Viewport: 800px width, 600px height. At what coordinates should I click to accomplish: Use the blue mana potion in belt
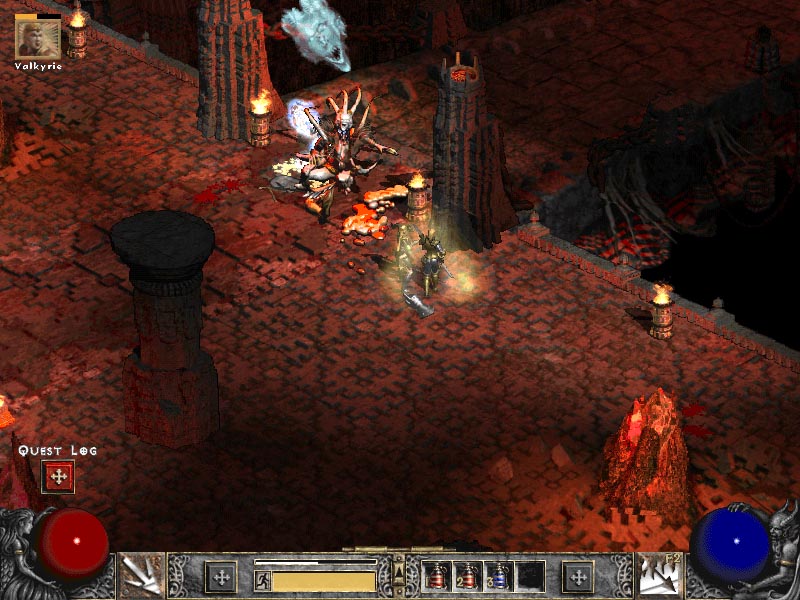pyautogui.click(x=499, y=577)
